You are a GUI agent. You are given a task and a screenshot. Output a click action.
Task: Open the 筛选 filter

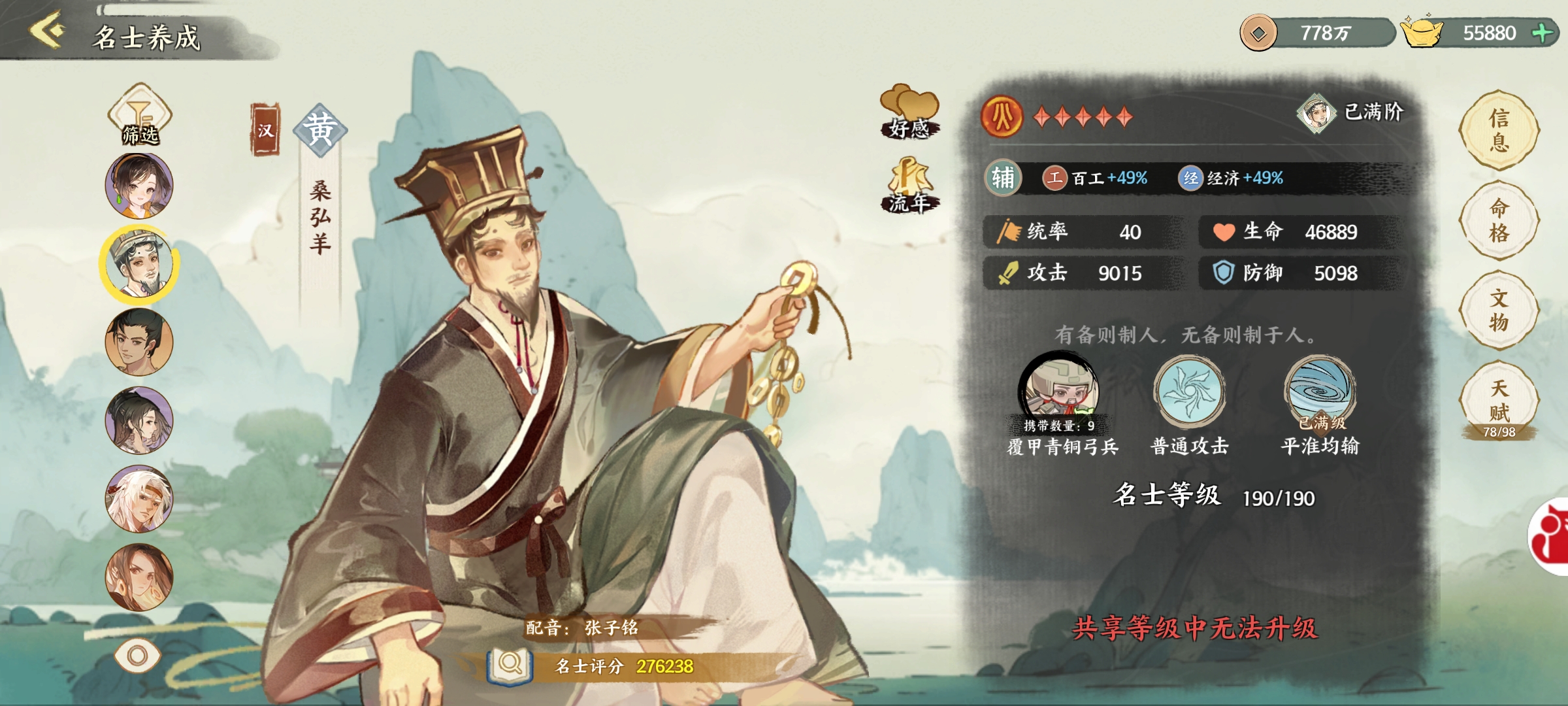140,116
